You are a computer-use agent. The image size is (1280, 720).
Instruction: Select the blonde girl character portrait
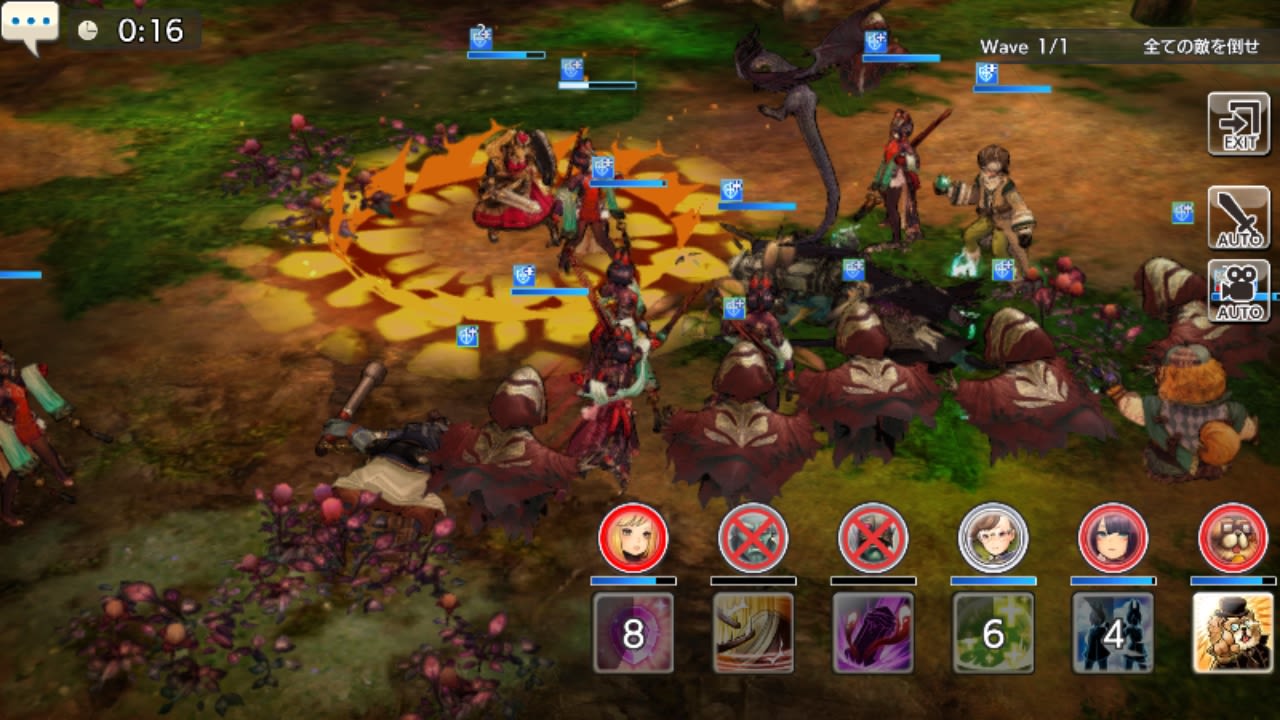click(633, 538)
